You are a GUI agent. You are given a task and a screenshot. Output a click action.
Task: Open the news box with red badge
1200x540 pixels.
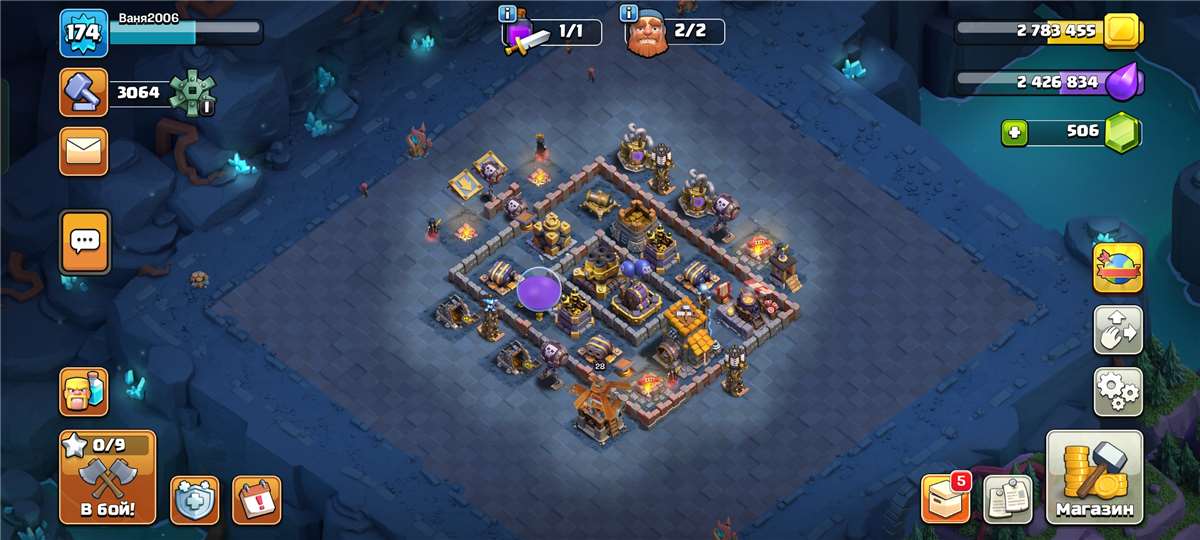click(945, 498)
